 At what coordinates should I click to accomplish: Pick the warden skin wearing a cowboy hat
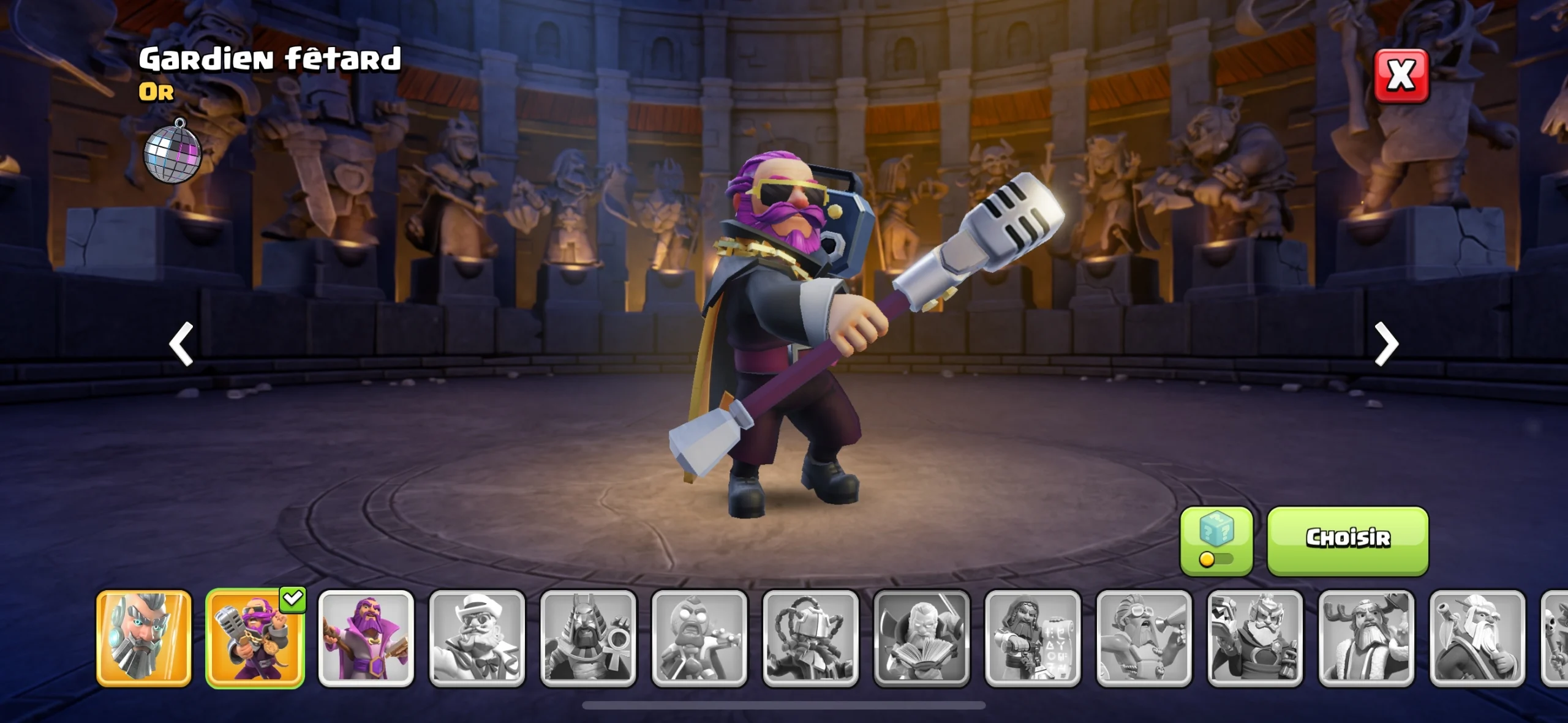tap(477, 637)
